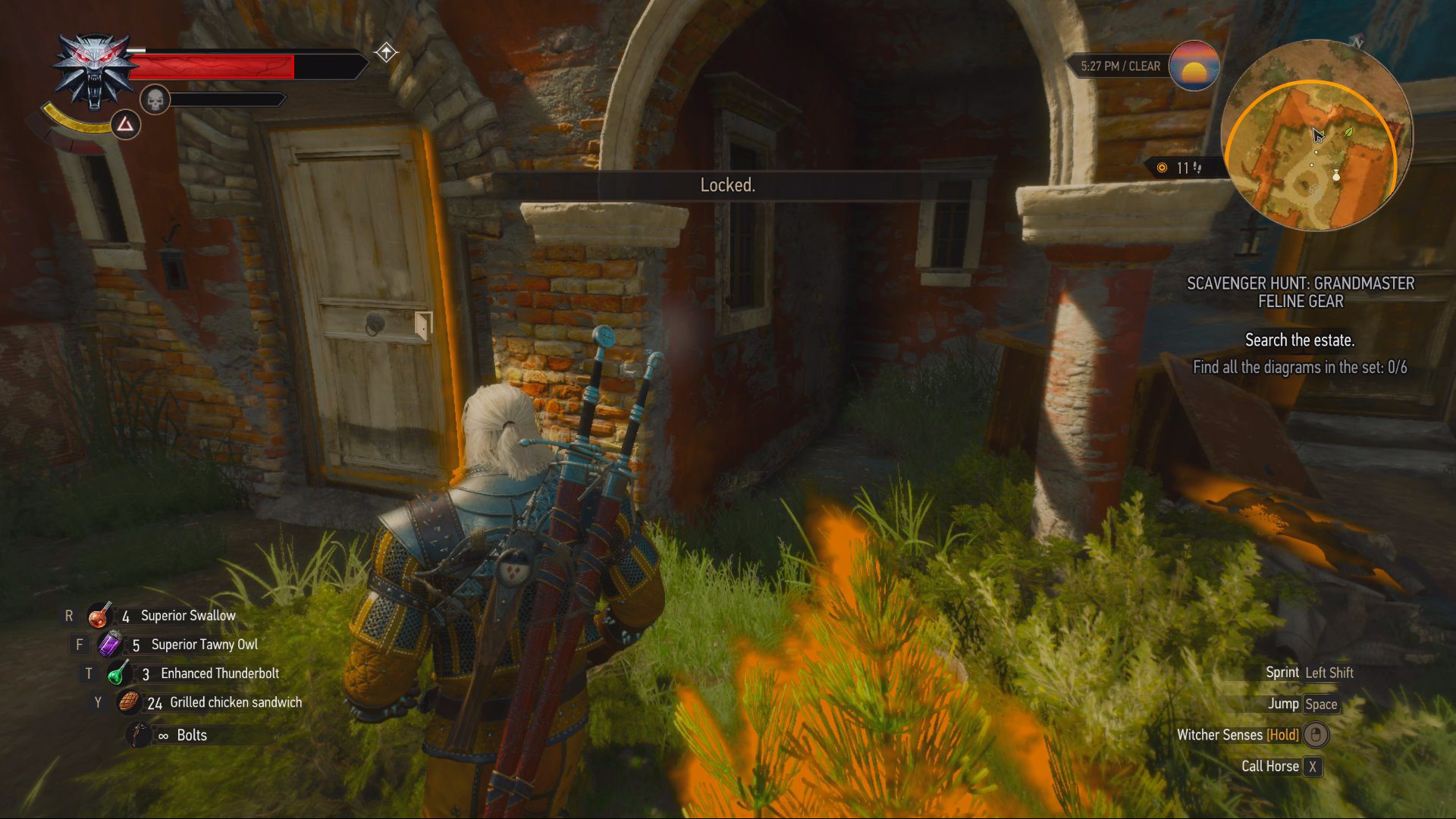Image resolution: width=1456 pixels, height=819 pixels.
Task: Select the Enhanced Thunderbolt potion slot
Action: pos(118,673)
